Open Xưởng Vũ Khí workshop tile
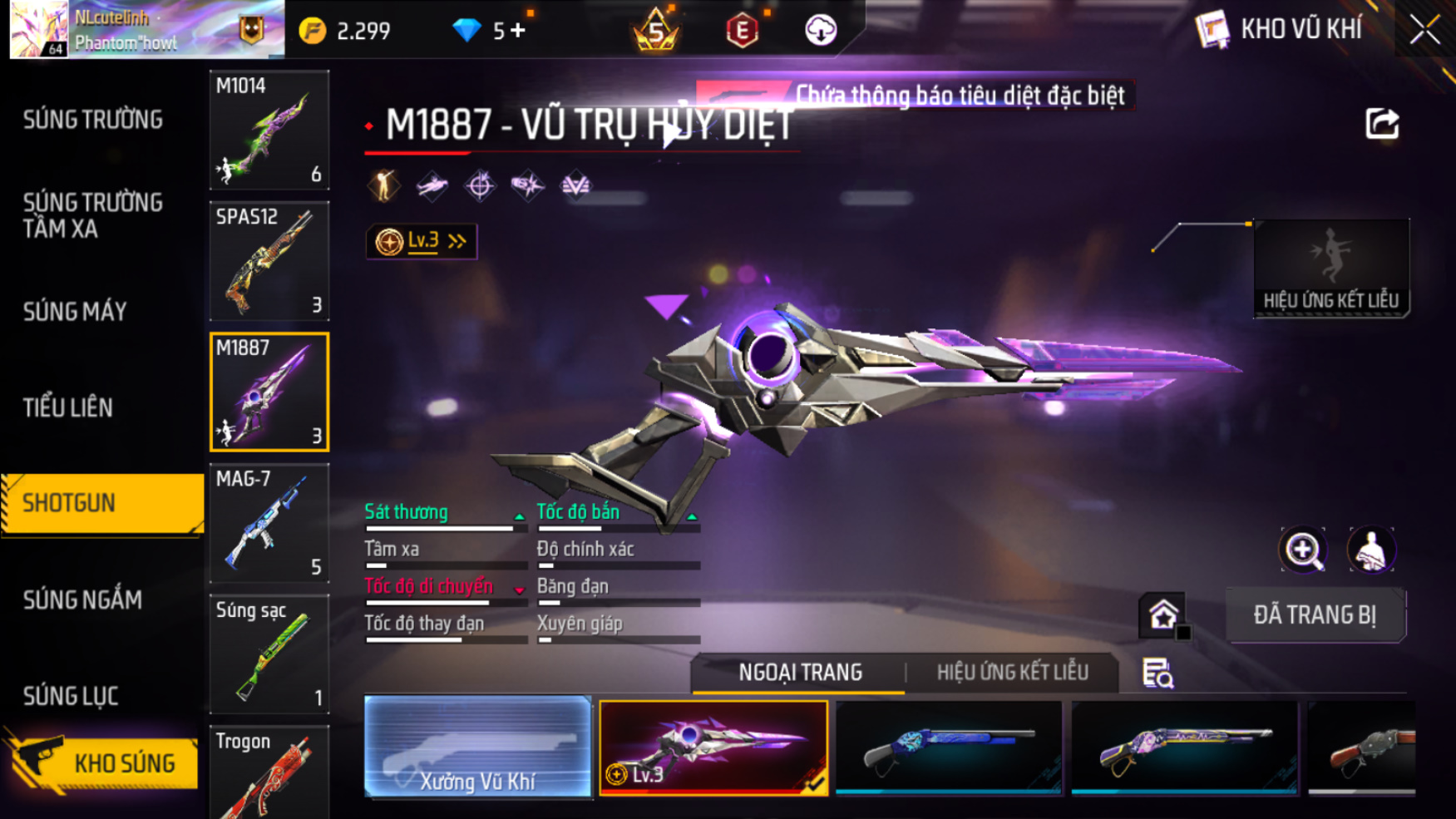Viewport: 1456px width, 819px height. (477, 747)
